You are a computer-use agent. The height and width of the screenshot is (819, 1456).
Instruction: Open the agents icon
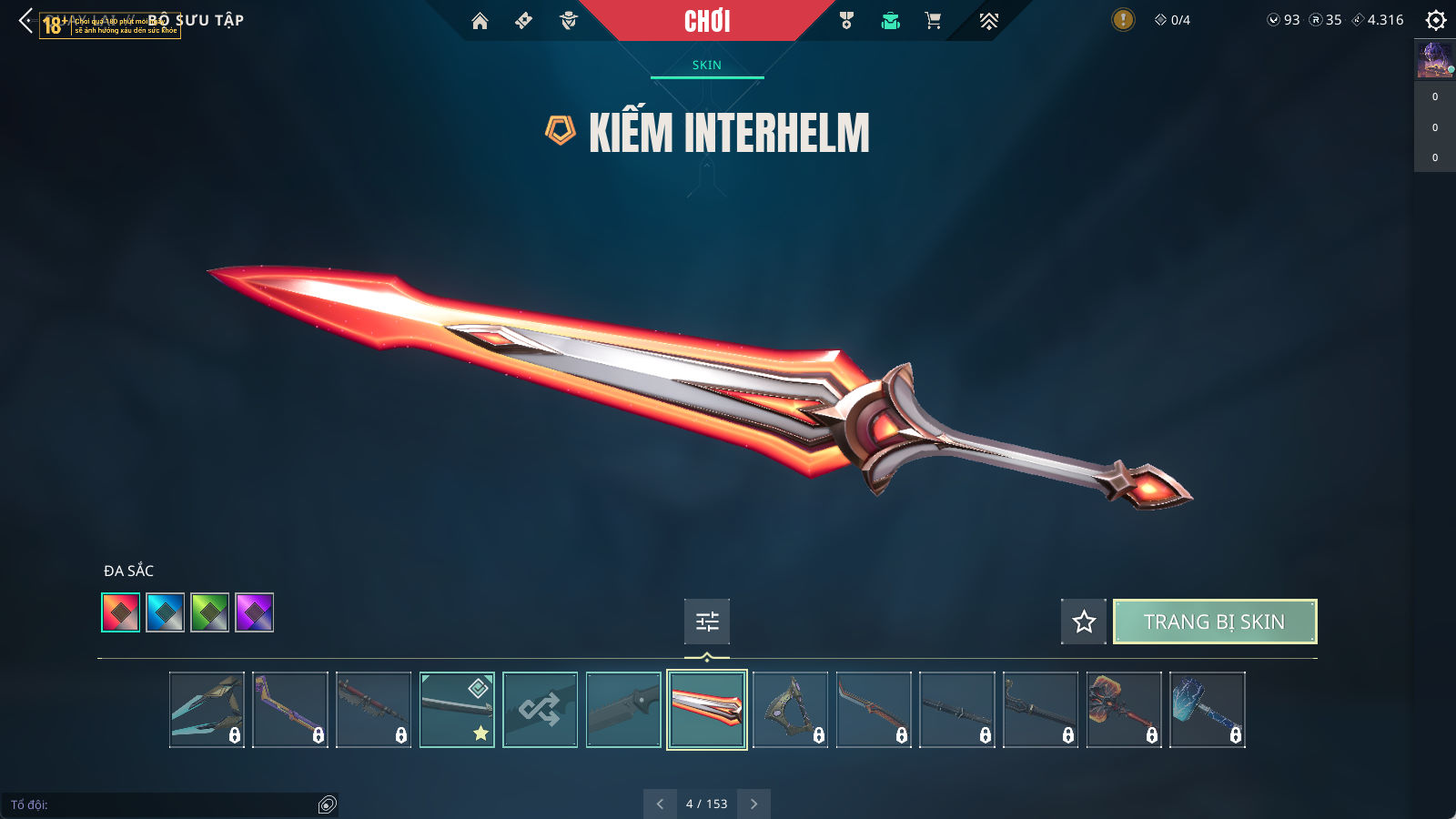[569, 21]
